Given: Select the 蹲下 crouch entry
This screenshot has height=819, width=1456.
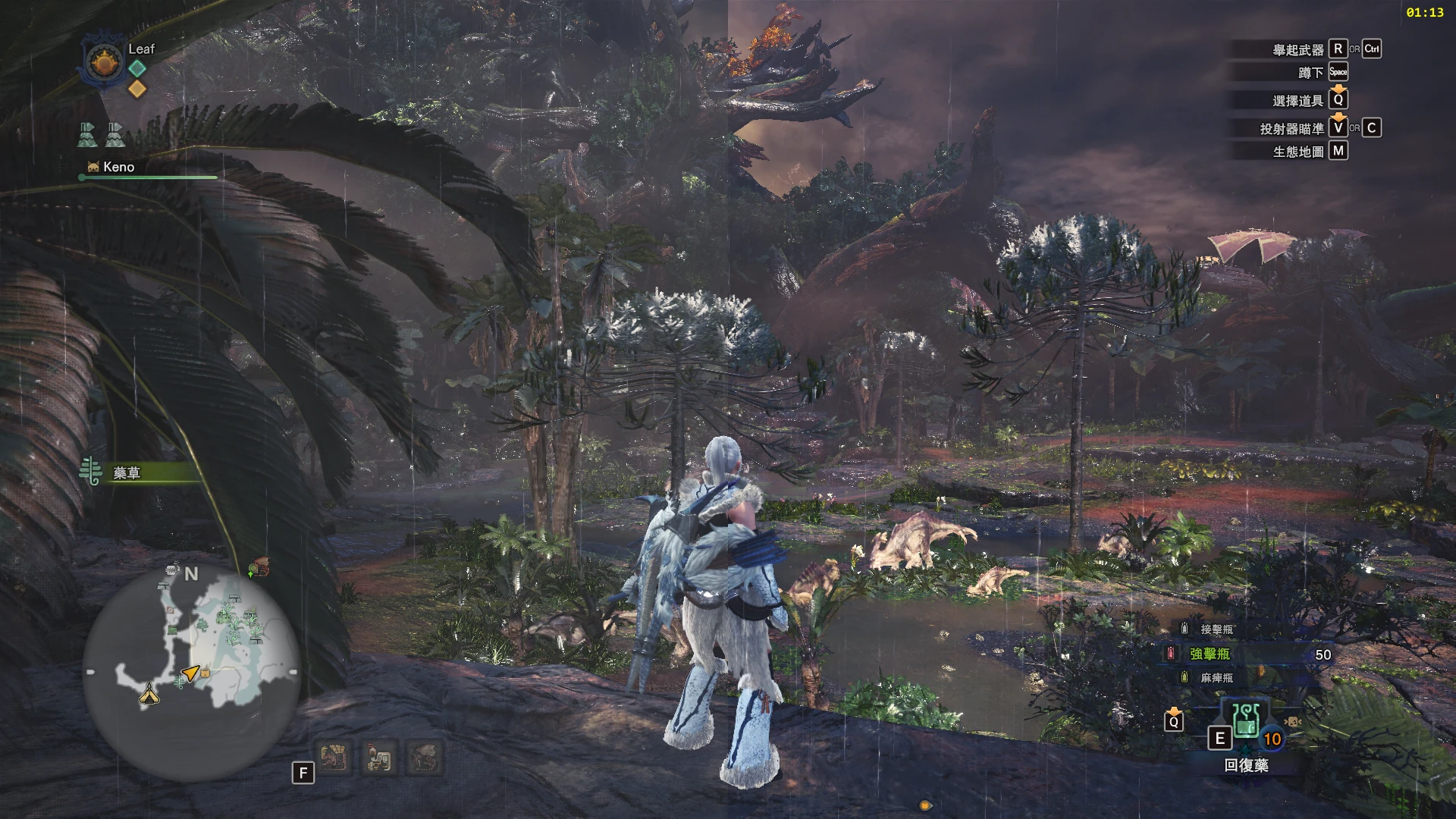Looking at the screenshot, I should tap(1310, 73).
